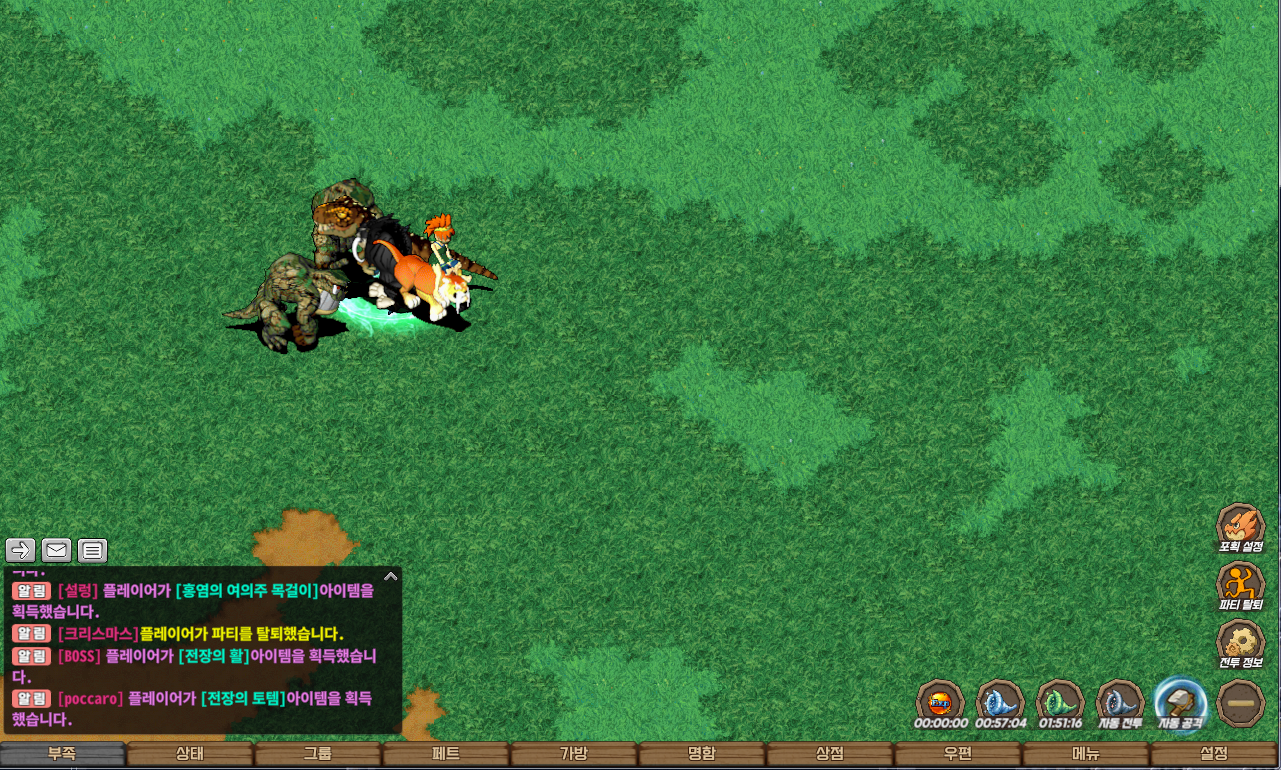
Task: Open the 부족 (tribe) menu tab
Action: (x=62, y=754)
